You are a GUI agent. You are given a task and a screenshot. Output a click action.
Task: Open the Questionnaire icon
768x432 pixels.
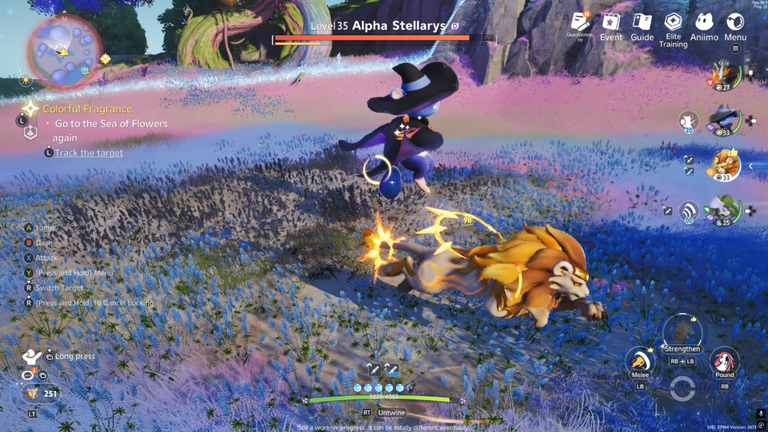tap(580, 24)
